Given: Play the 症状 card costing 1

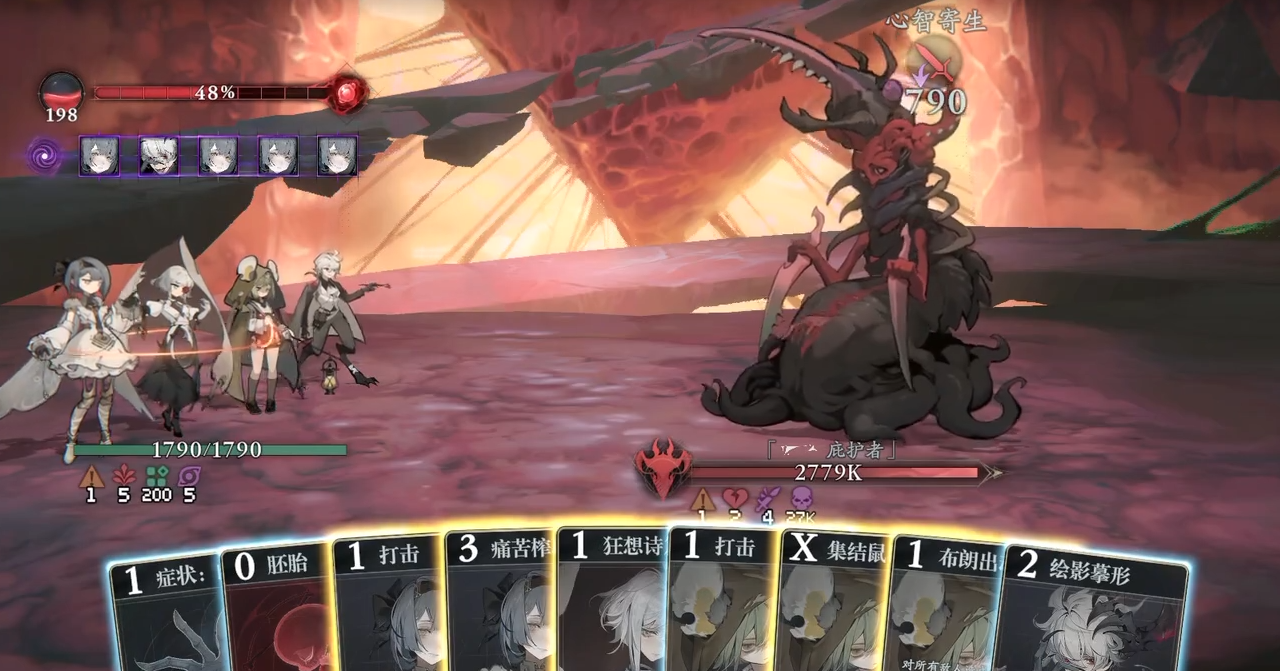Looking at the screenshot, I should click(163, 612).
